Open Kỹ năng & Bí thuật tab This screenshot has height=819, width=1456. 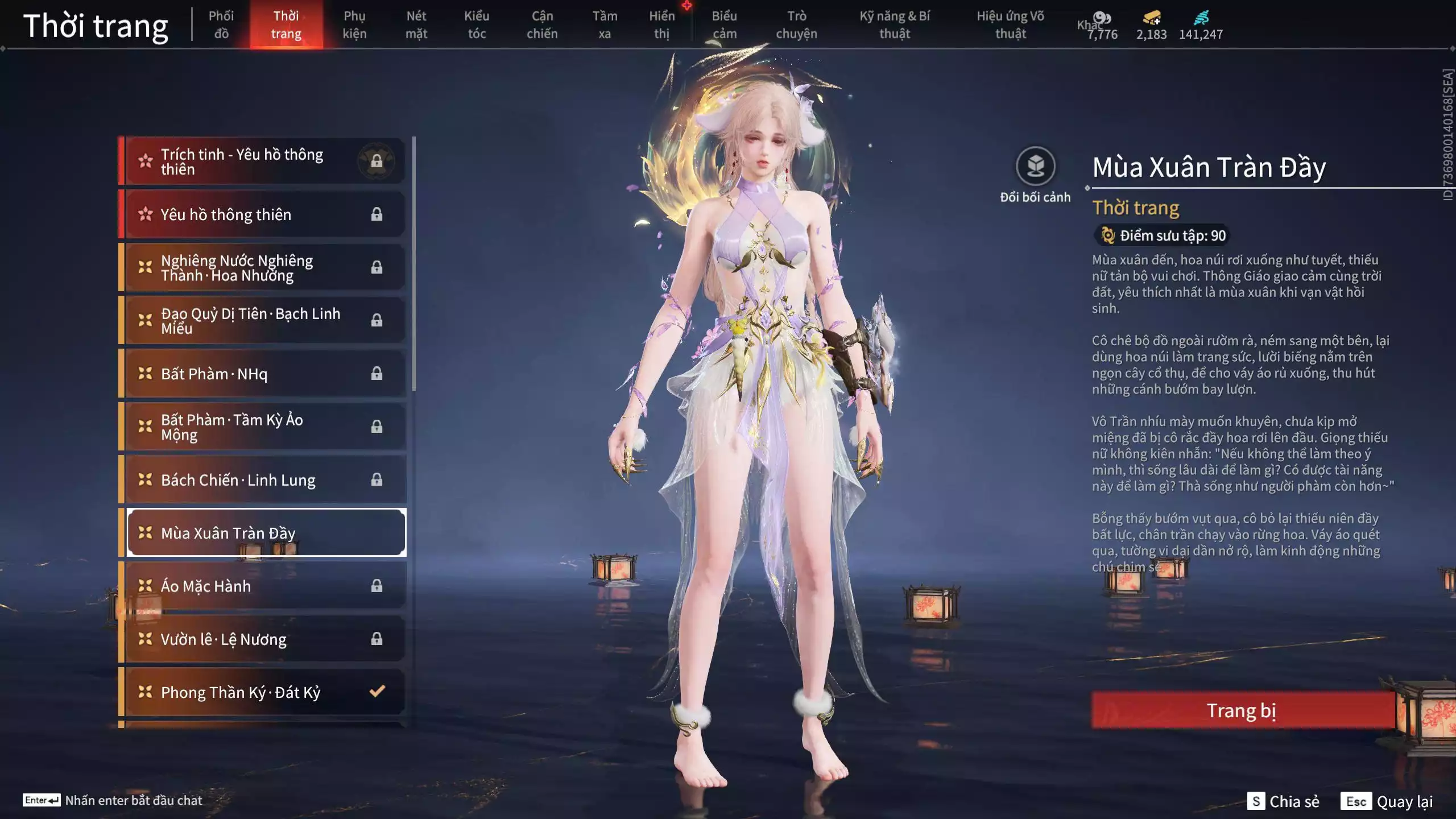point(895,24)
